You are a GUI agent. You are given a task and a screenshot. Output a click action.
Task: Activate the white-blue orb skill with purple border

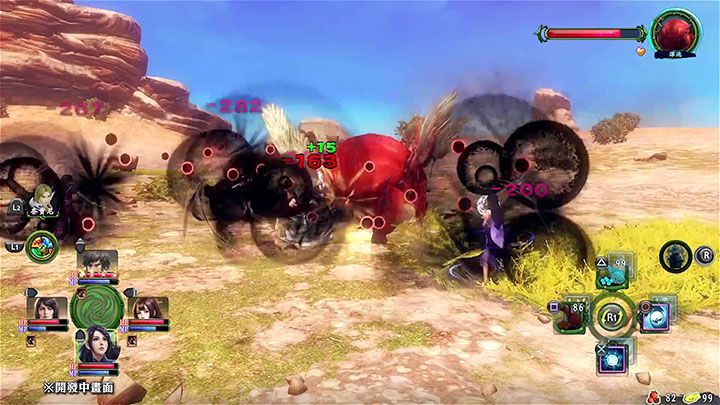(x=657, y=316)
